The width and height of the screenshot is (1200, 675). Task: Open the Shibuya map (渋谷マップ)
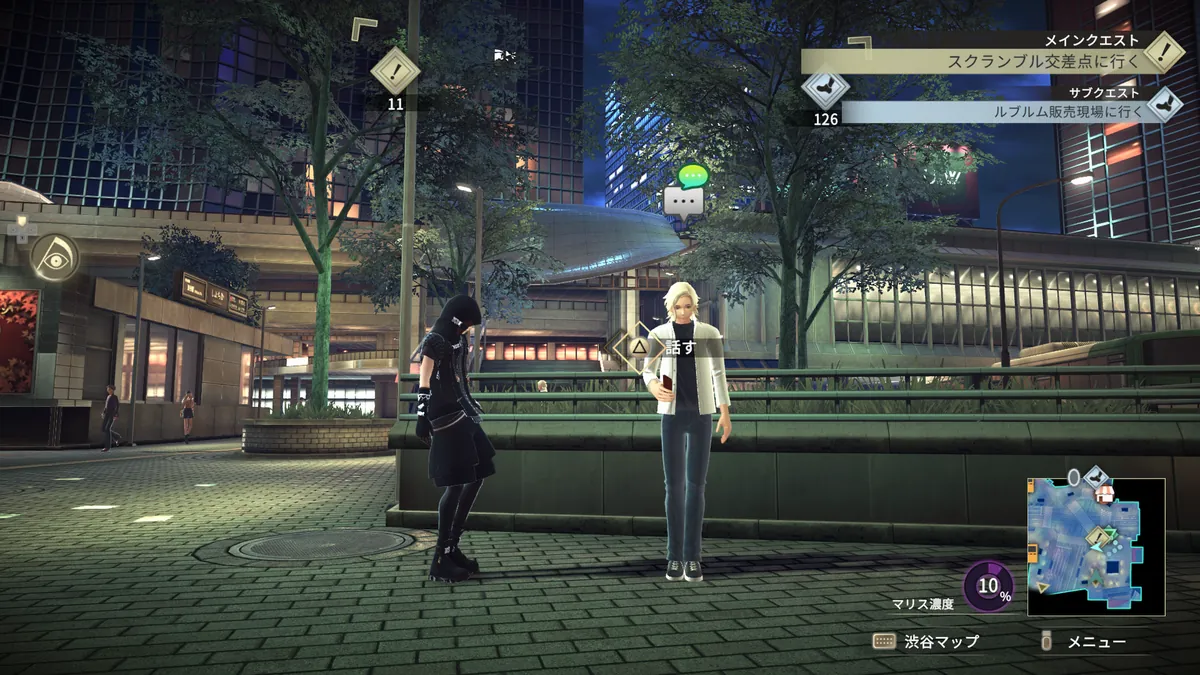point(926,641)
